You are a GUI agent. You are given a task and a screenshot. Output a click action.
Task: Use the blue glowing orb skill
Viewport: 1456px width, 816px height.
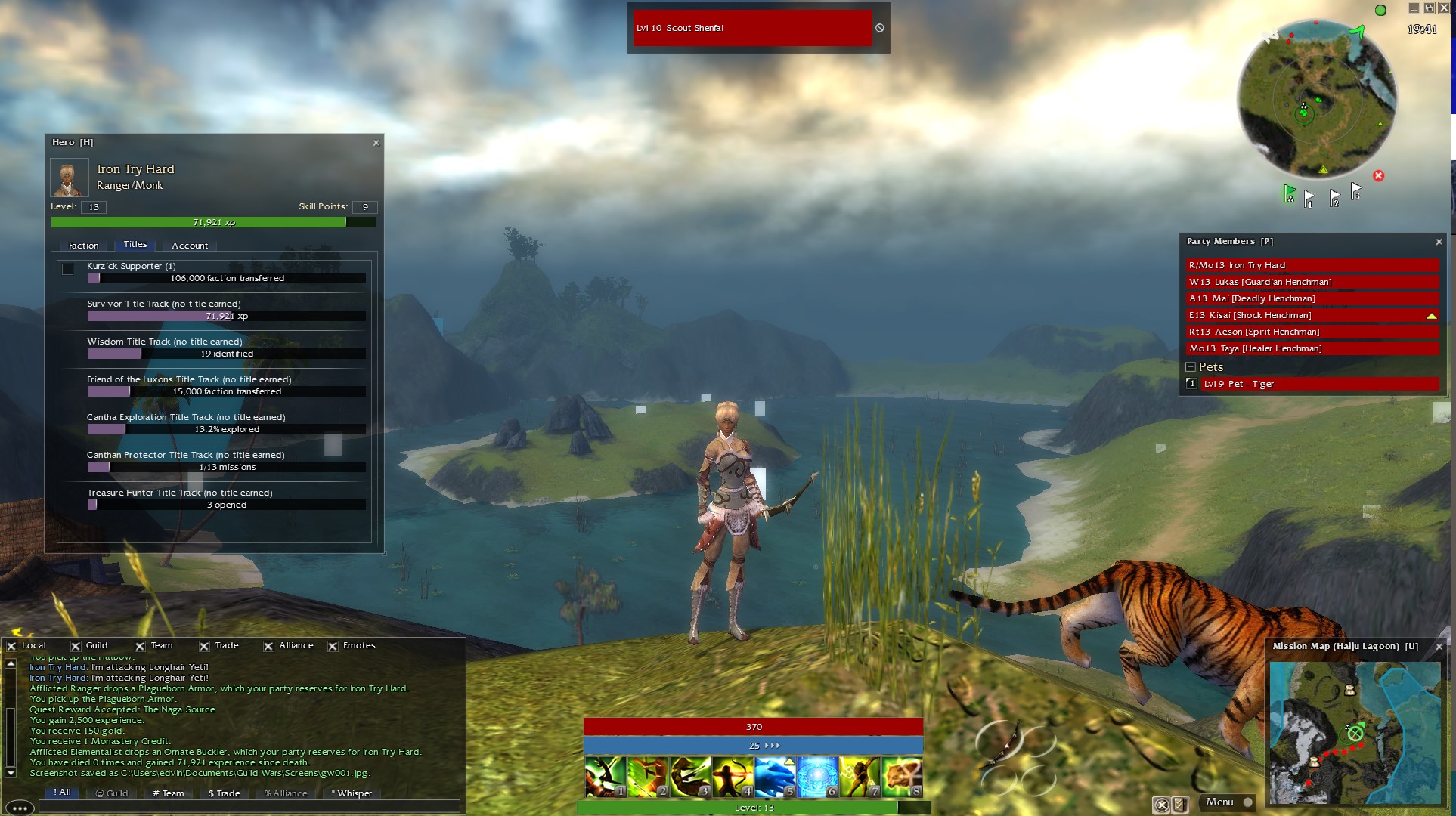[817, 777]
